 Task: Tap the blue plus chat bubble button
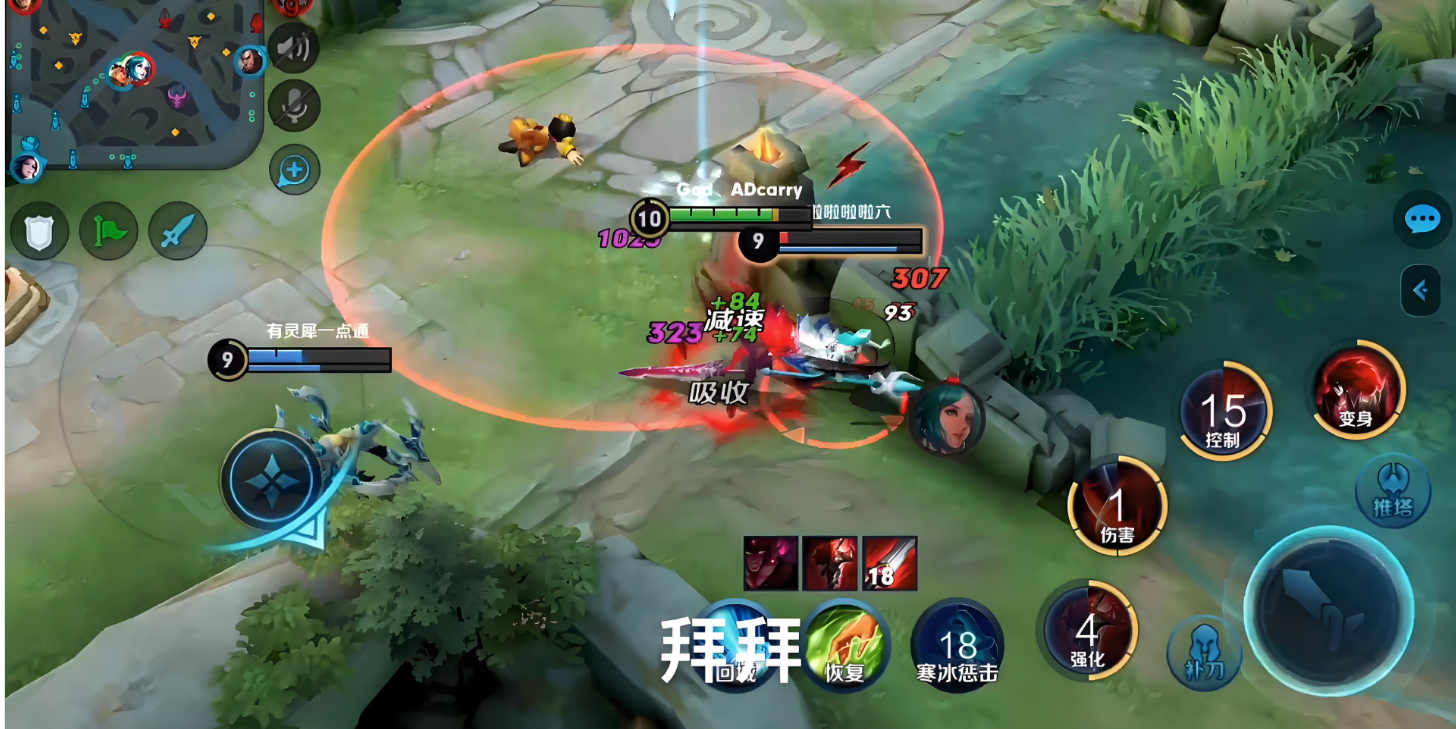coord(294,170)
